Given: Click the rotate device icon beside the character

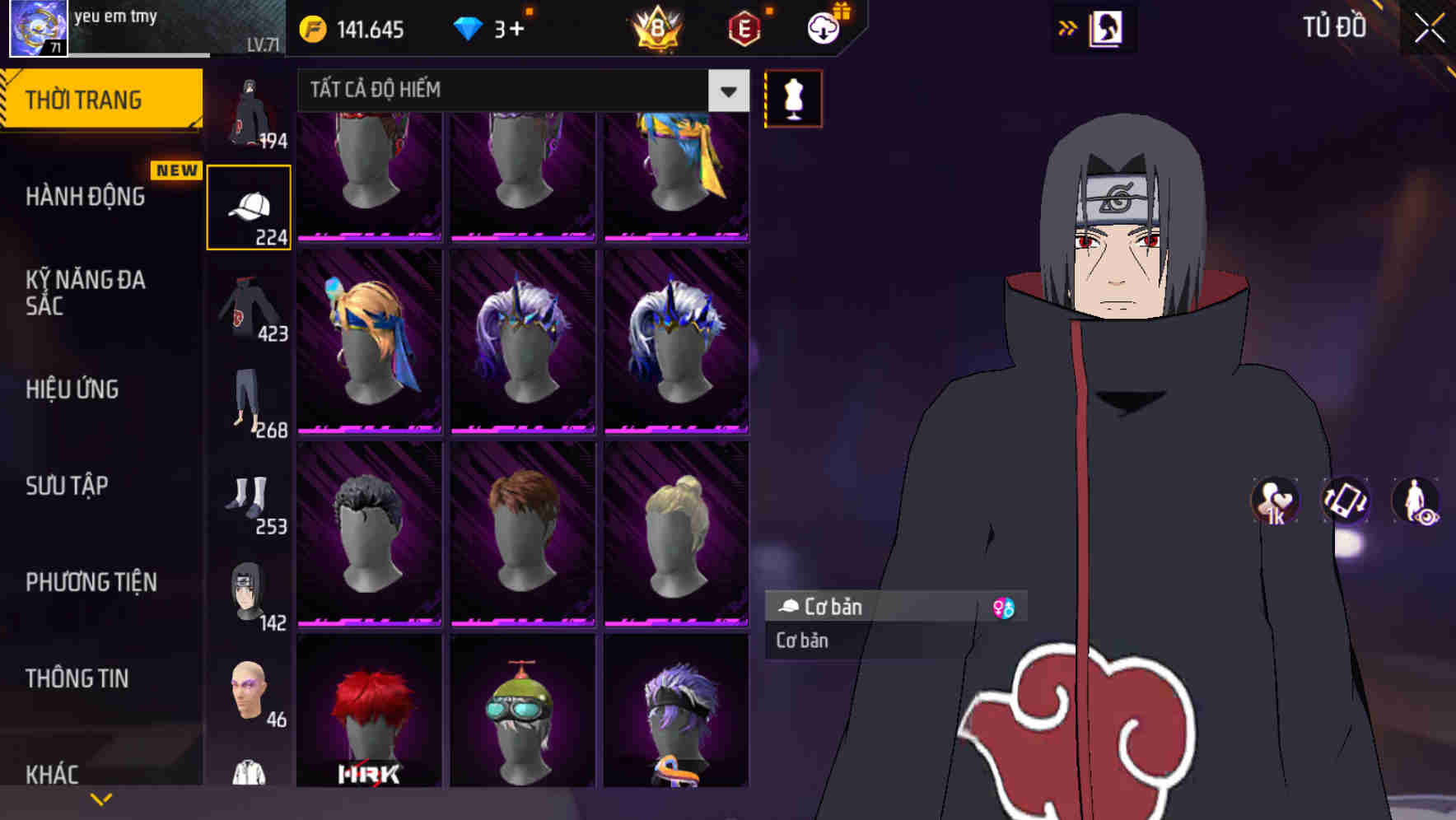Looking at the screenshot, I should pos(1344,502).
